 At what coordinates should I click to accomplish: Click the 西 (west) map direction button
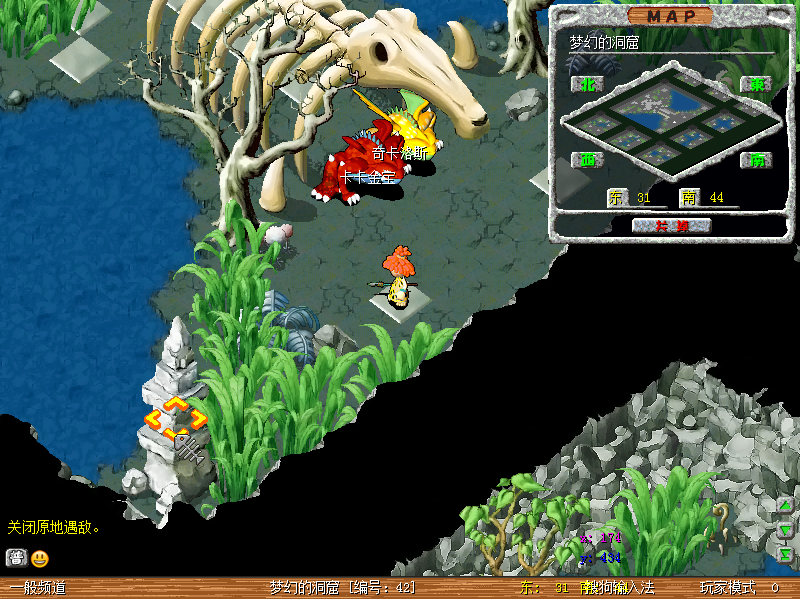point(586,159)
